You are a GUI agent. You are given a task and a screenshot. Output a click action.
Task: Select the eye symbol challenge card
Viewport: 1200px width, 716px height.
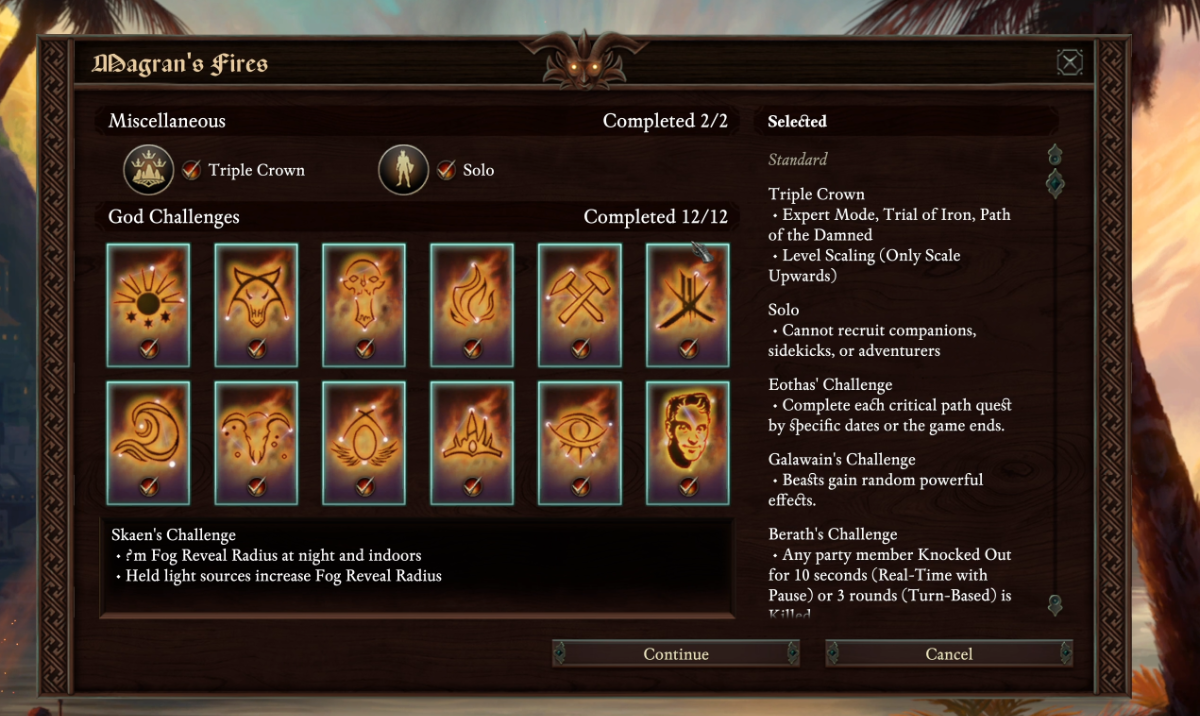pyautogui.click(x=580, y=443)
